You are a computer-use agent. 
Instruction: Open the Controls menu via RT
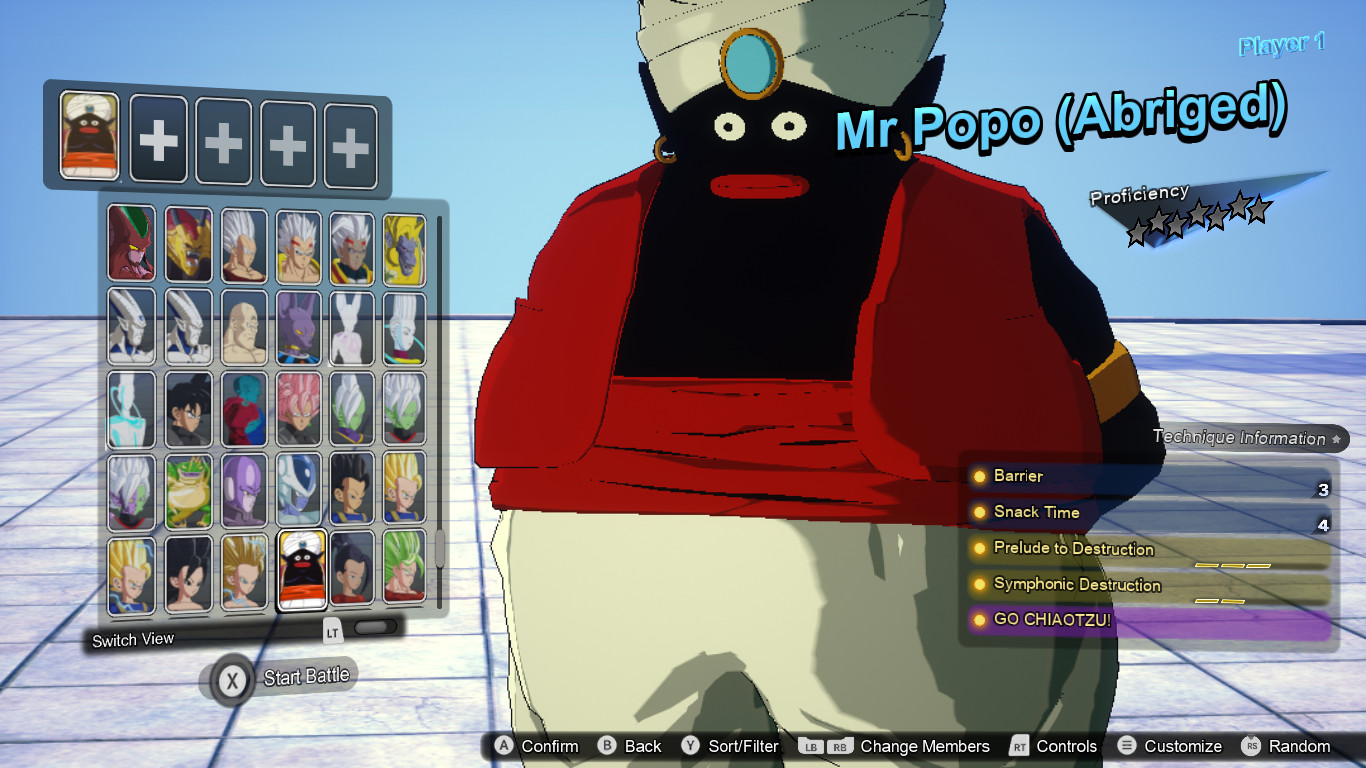(x=1019, y=746)
